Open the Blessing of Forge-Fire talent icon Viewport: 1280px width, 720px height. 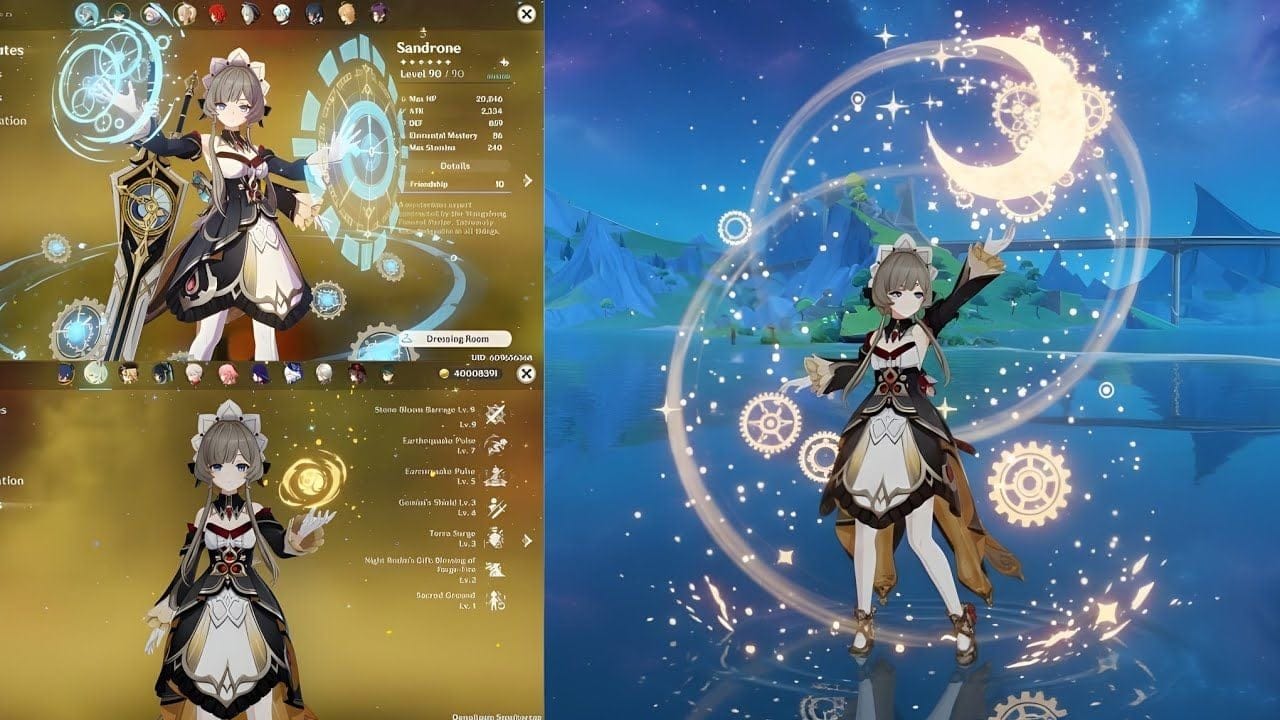(x=494, y=568)
